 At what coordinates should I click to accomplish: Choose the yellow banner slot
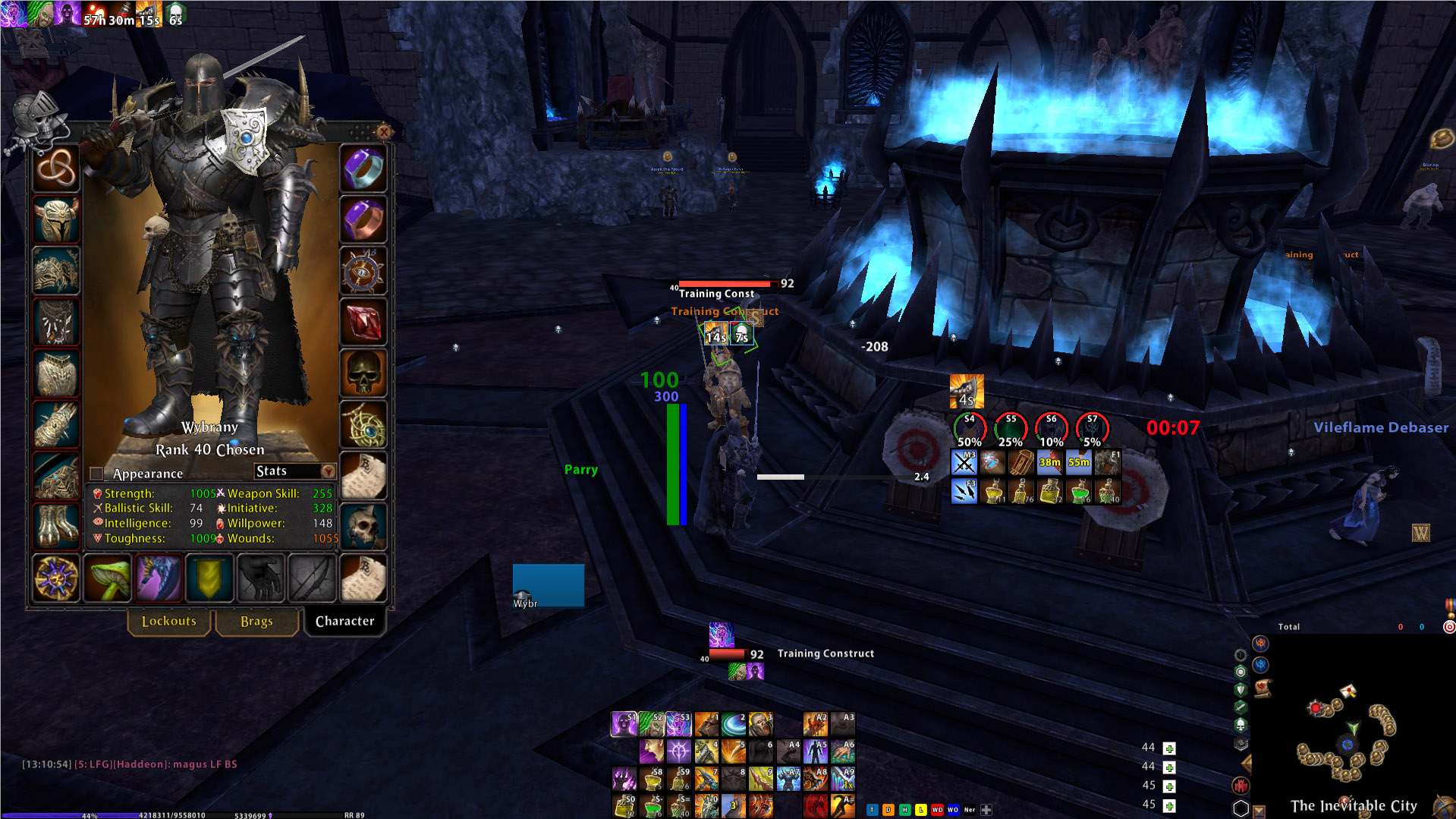[x=209, y=578]
